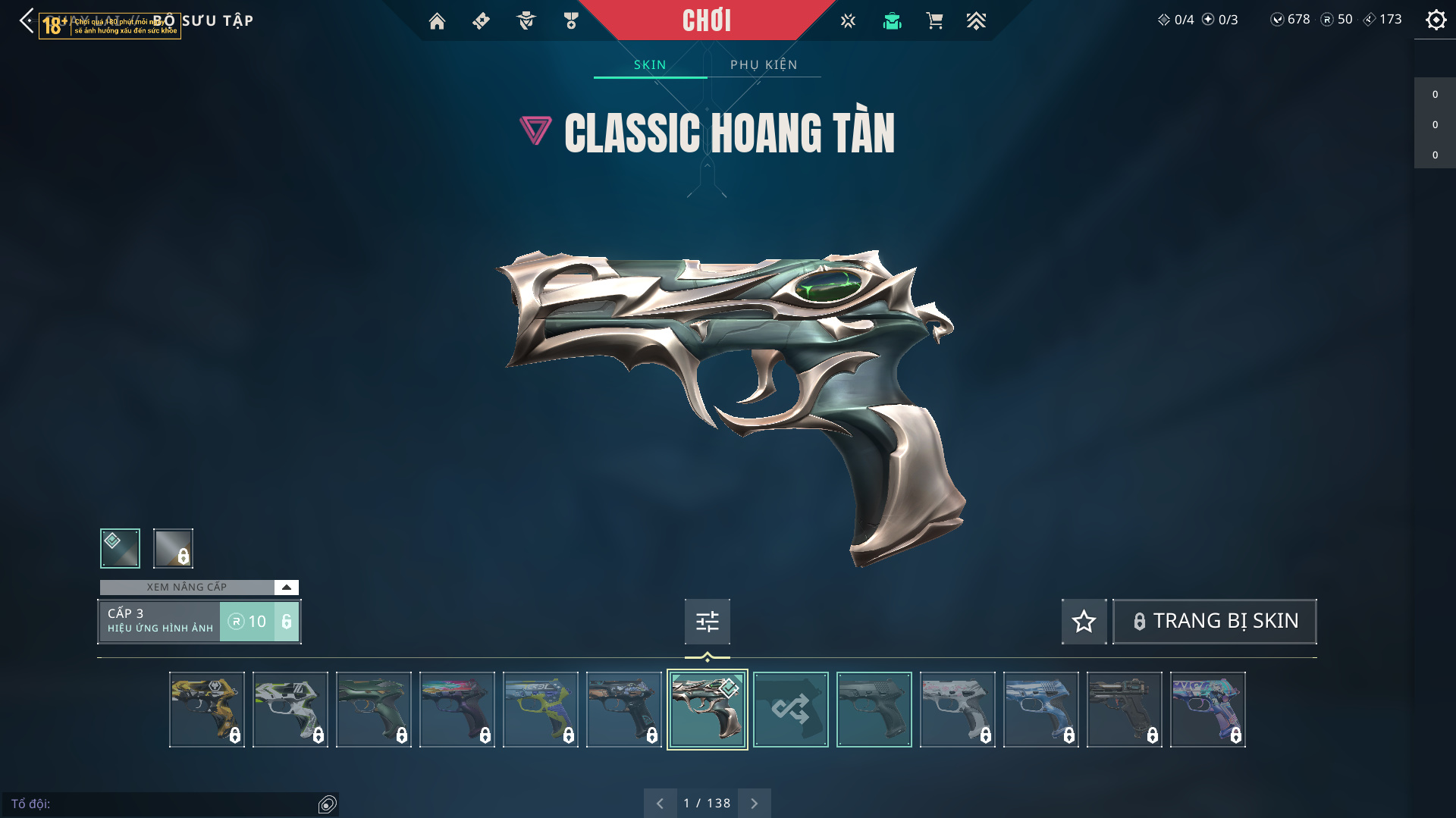The height and width of the screenshot is (818, 1456).
Task: Select the gold and black Classic skin
Action: [206, 710]
